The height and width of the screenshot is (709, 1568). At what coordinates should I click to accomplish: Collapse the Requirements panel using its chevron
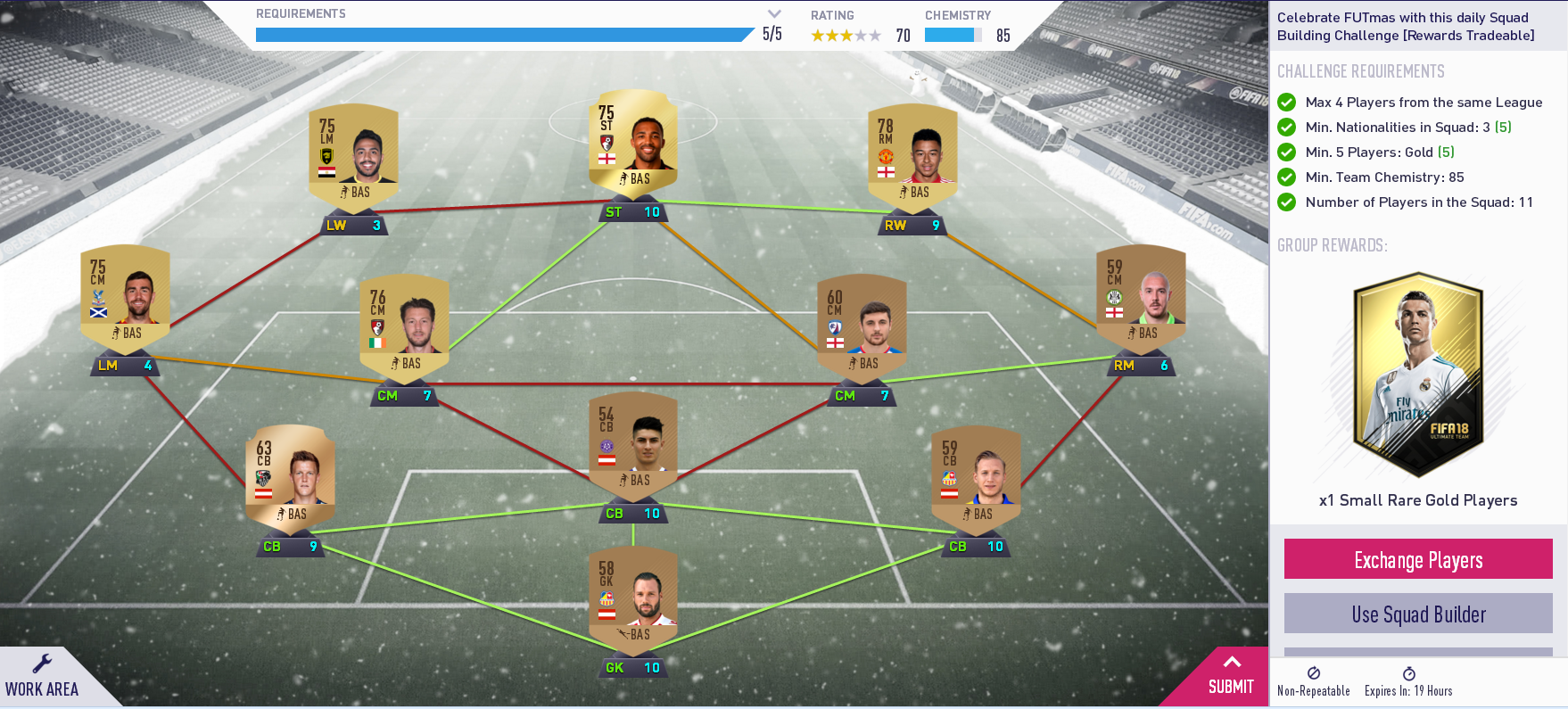[772, 14]
